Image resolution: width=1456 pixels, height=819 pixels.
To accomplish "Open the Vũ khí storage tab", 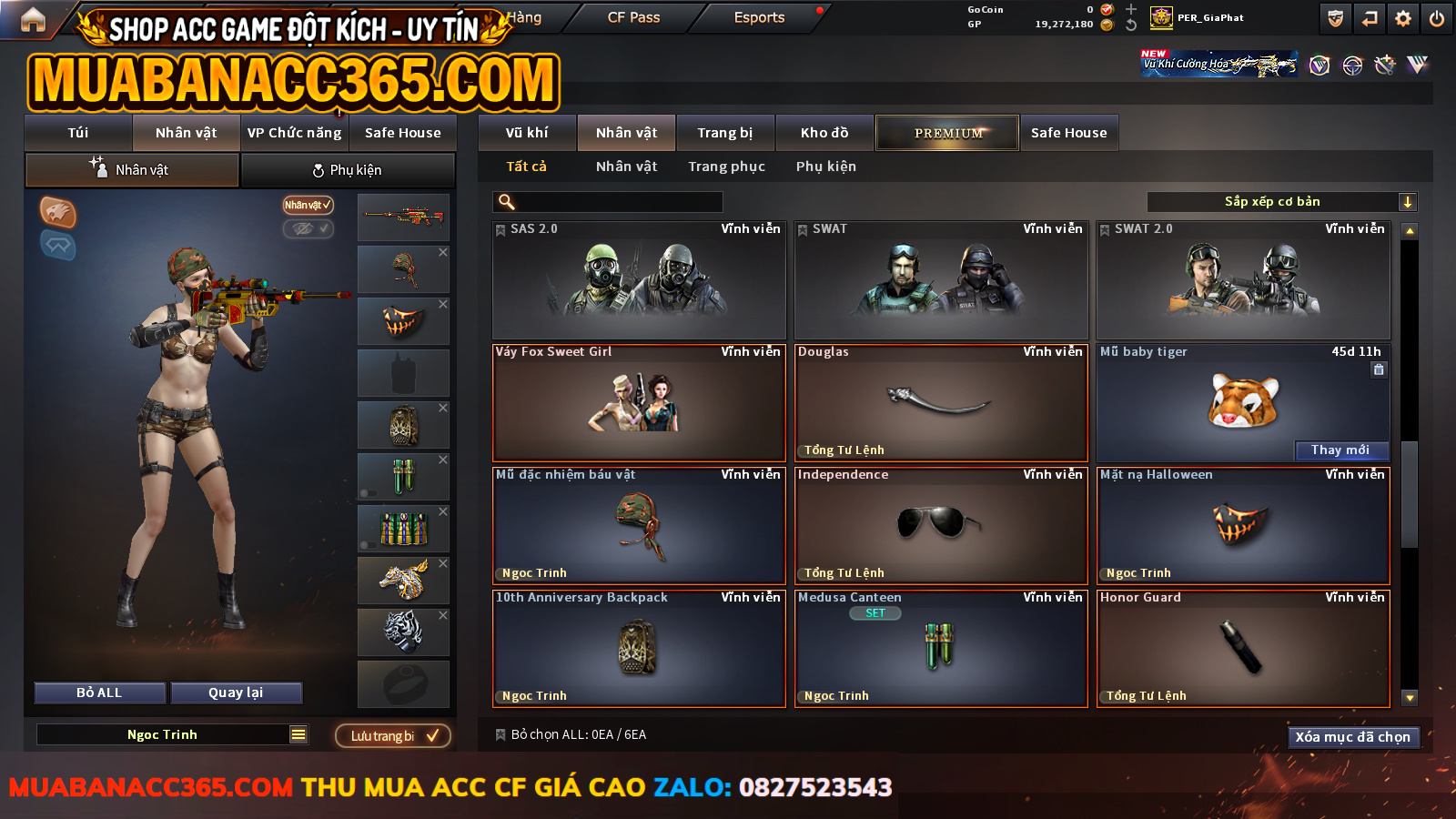I will (x=527, y=133).
